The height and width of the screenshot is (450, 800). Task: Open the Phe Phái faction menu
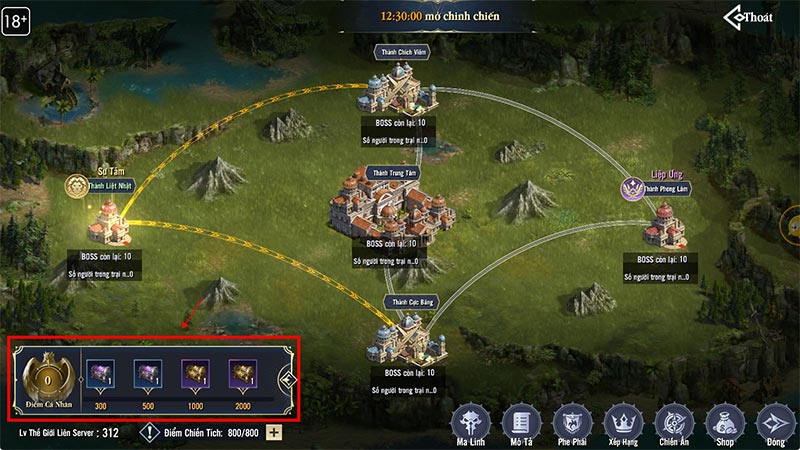572,420
